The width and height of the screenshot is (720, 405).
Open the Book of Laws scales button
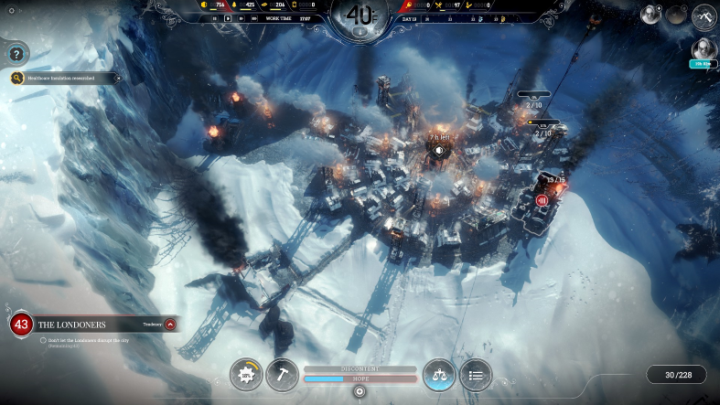point(439,375)
